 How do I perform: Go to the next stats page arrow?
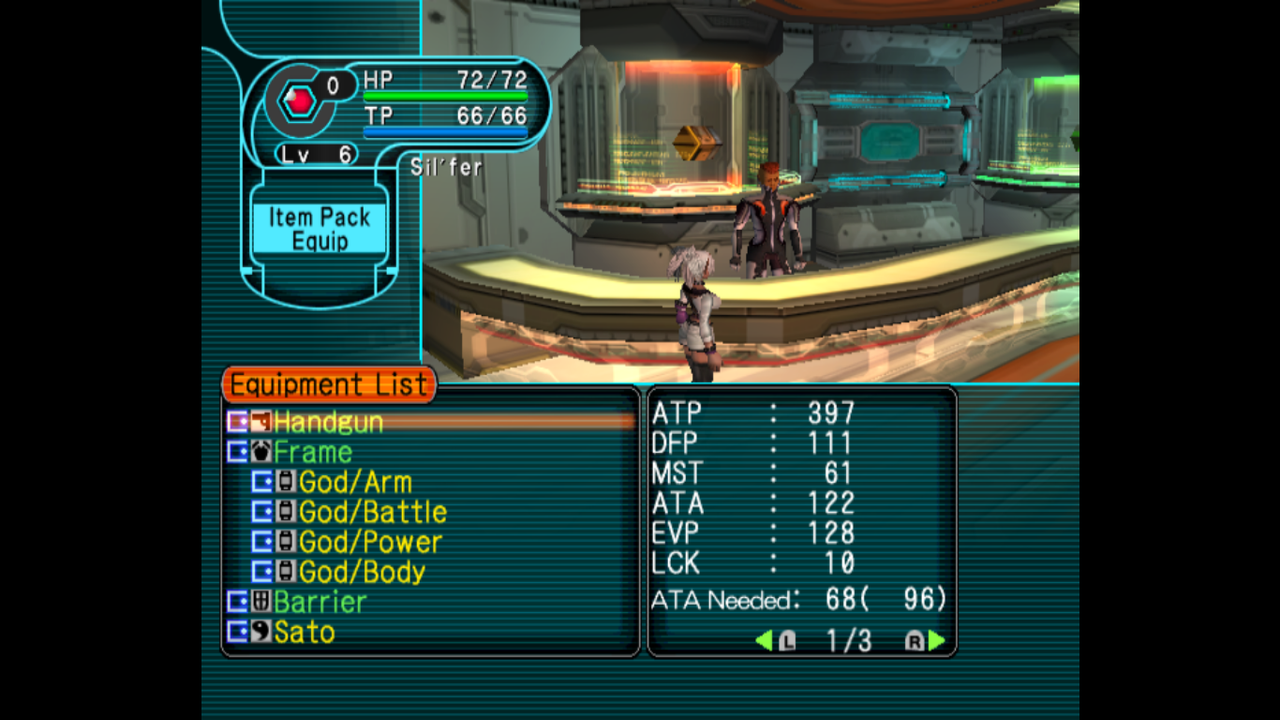coord(936,641)
